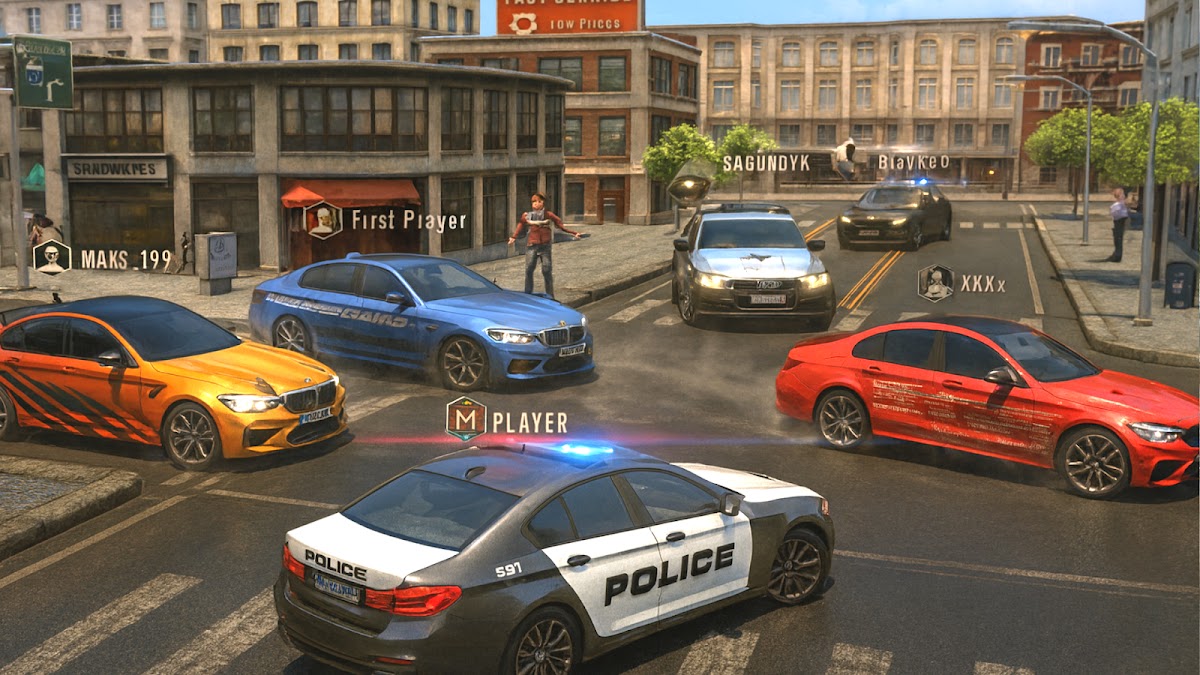The height and width of the screenshot is (675, 1200).
Task: Select the MAKS .199 player avatar badge
Action: click(52, 257)
